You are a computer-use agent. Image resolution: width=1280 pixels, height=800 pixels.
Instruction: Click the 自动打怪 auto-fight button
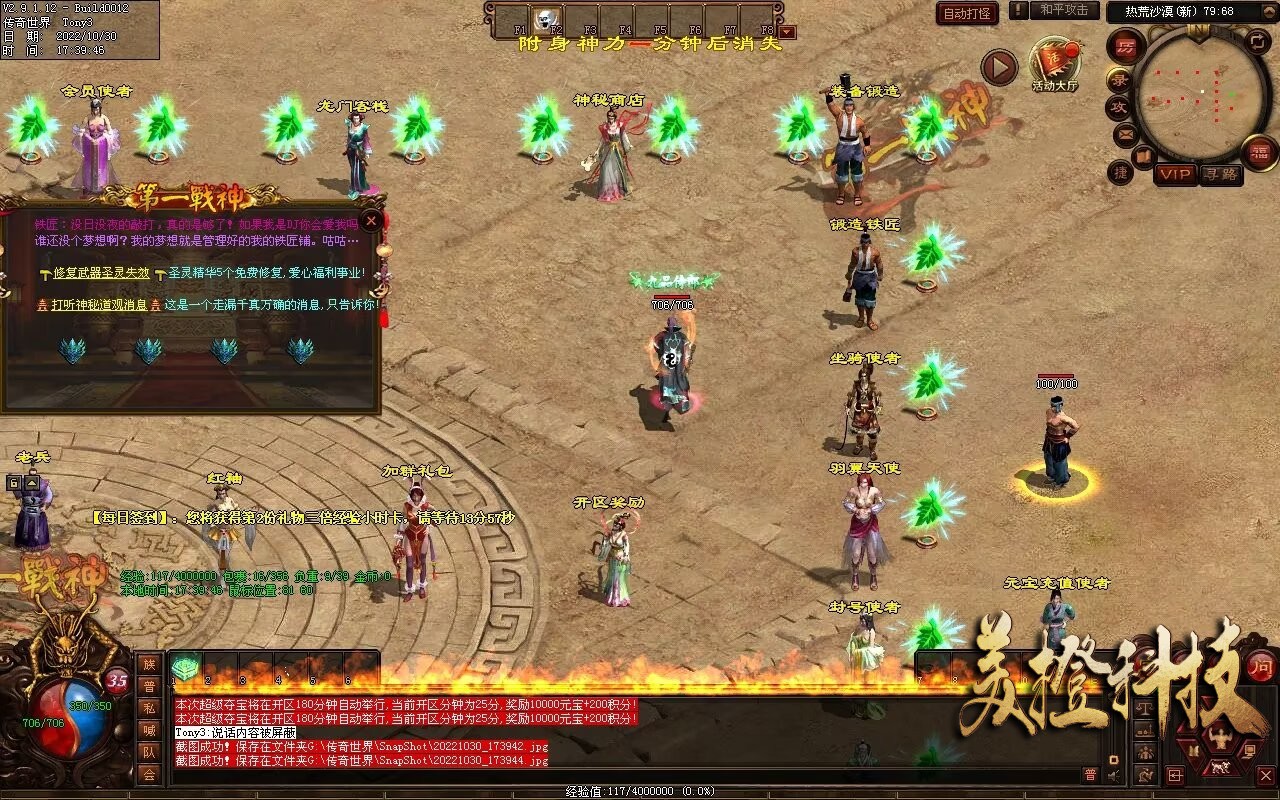[967, 13]
